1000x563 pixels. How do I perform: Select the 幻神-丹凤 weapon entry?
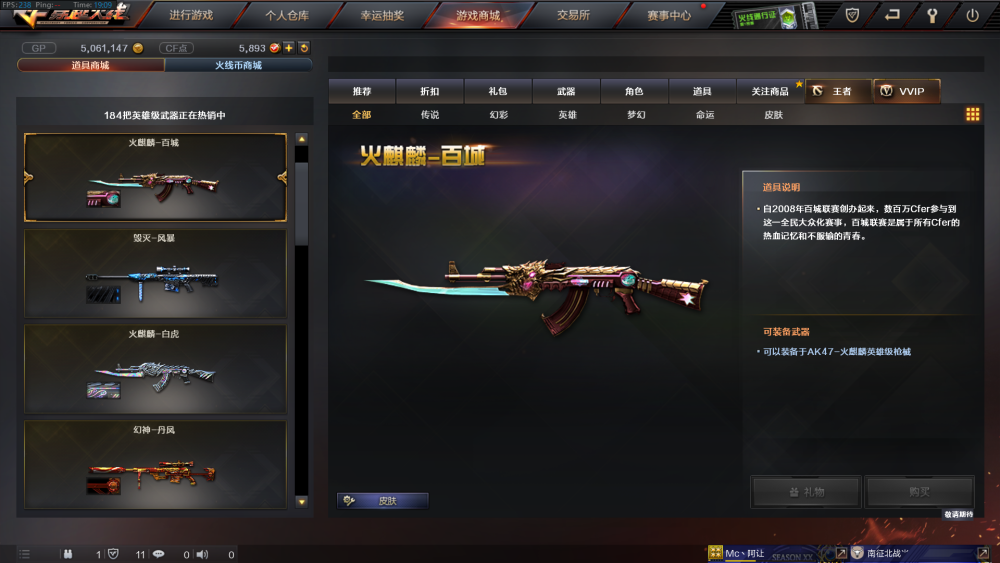(x=155, y=462)
